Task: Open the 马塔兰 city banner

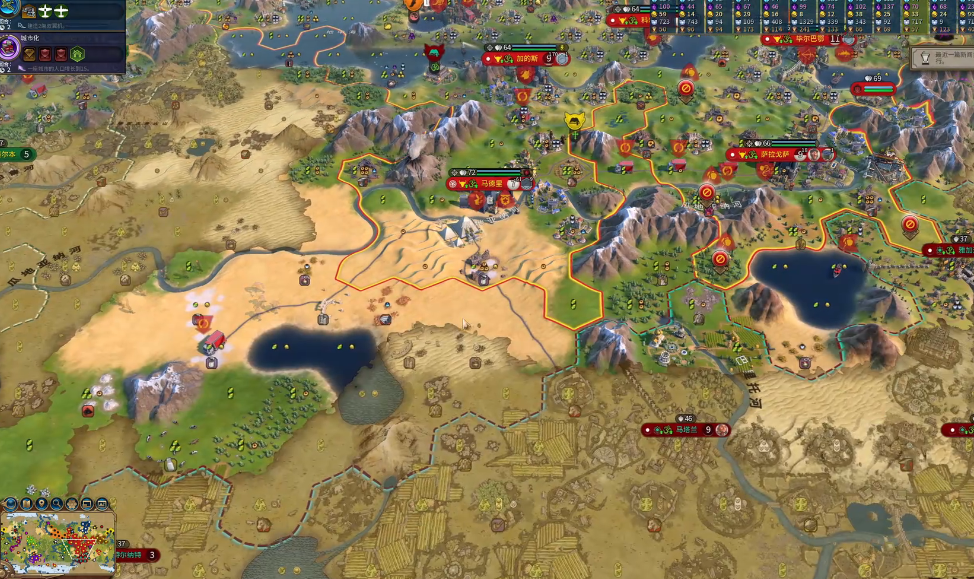Action: tap(686, 430)
